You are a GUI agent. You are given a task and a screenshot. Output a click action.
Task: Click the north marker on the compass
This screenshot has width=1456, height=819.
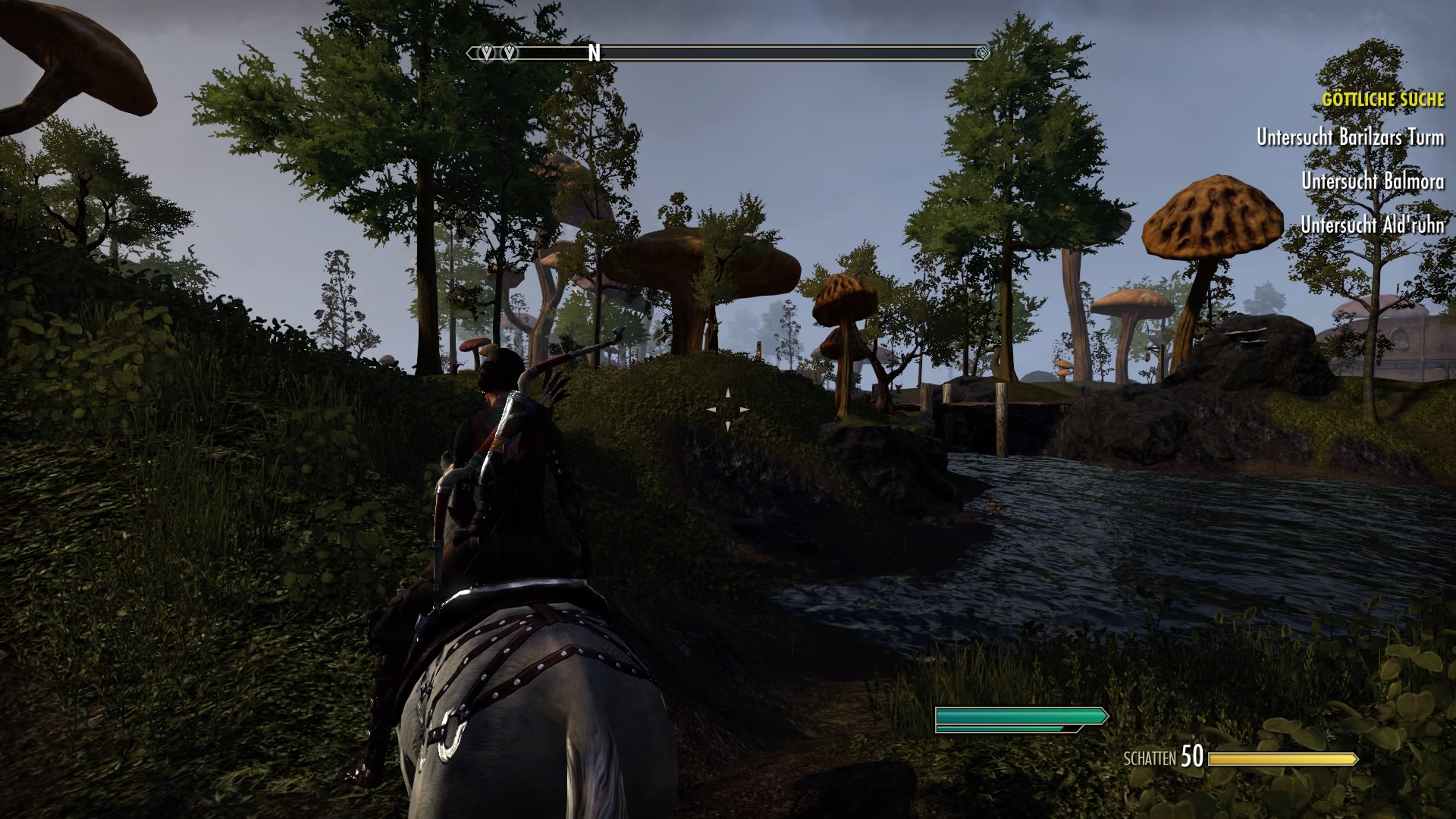tap(594, 53)
